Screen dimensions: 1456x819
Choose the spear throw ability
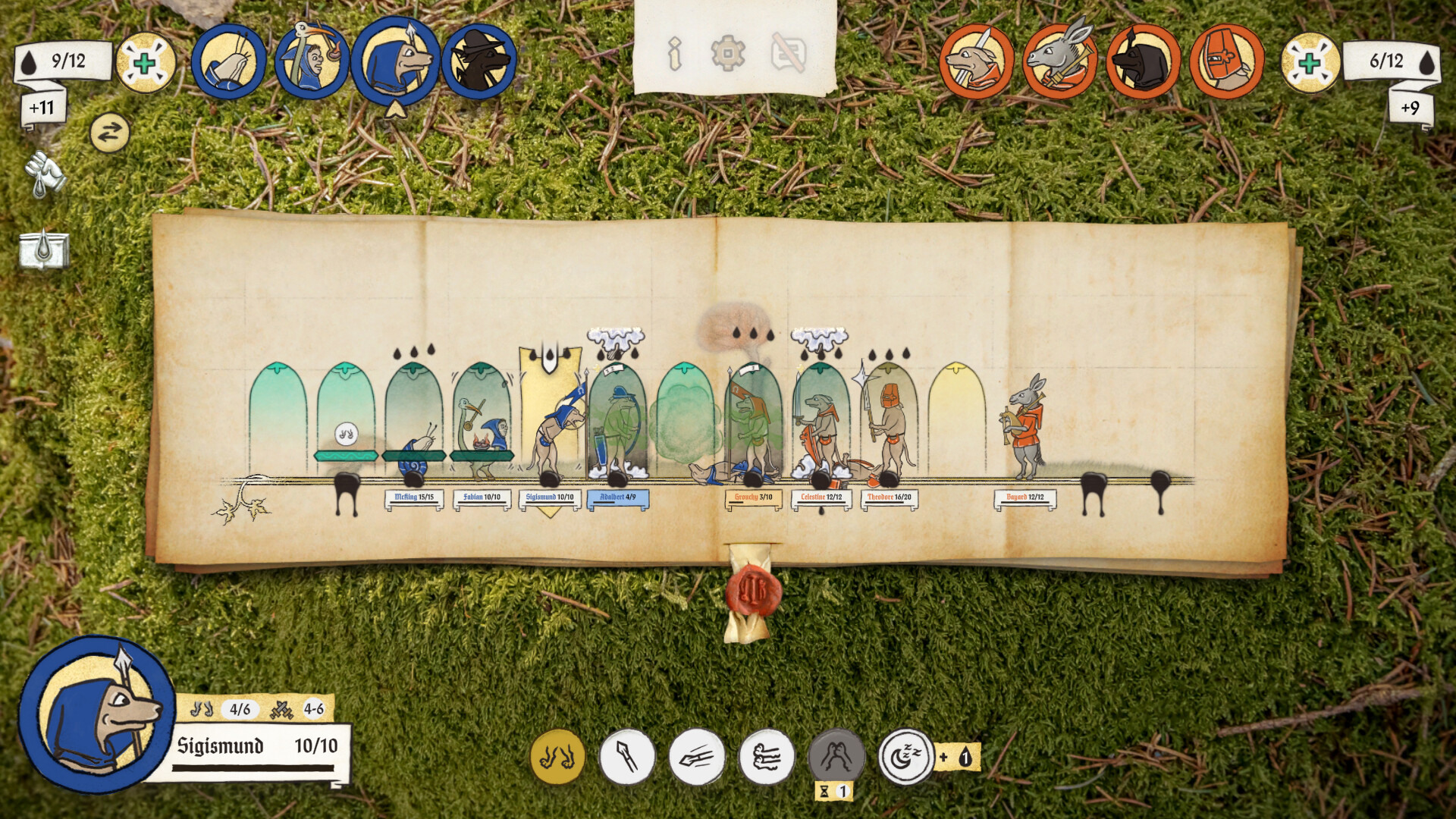697,757
